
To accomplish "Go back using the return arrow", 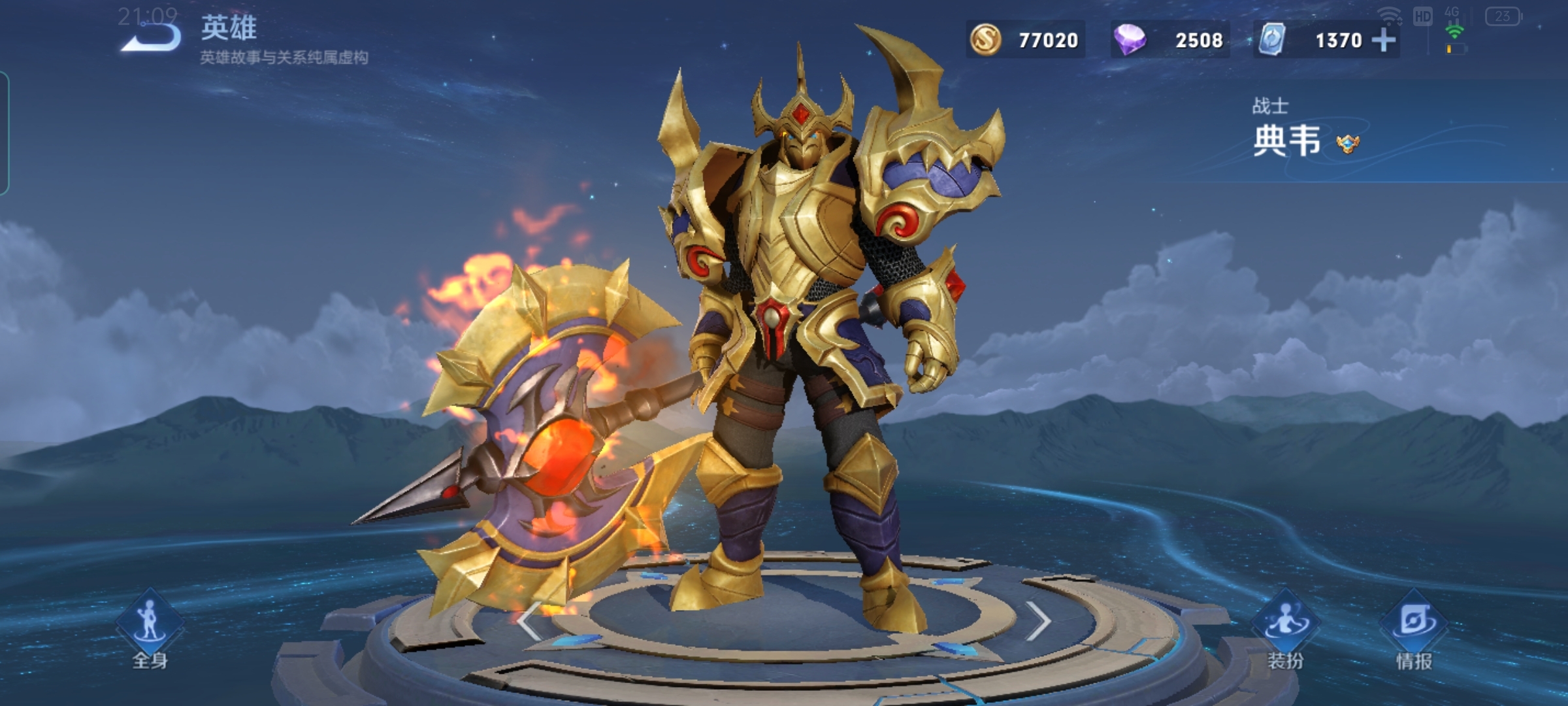I will pos(152,37).
